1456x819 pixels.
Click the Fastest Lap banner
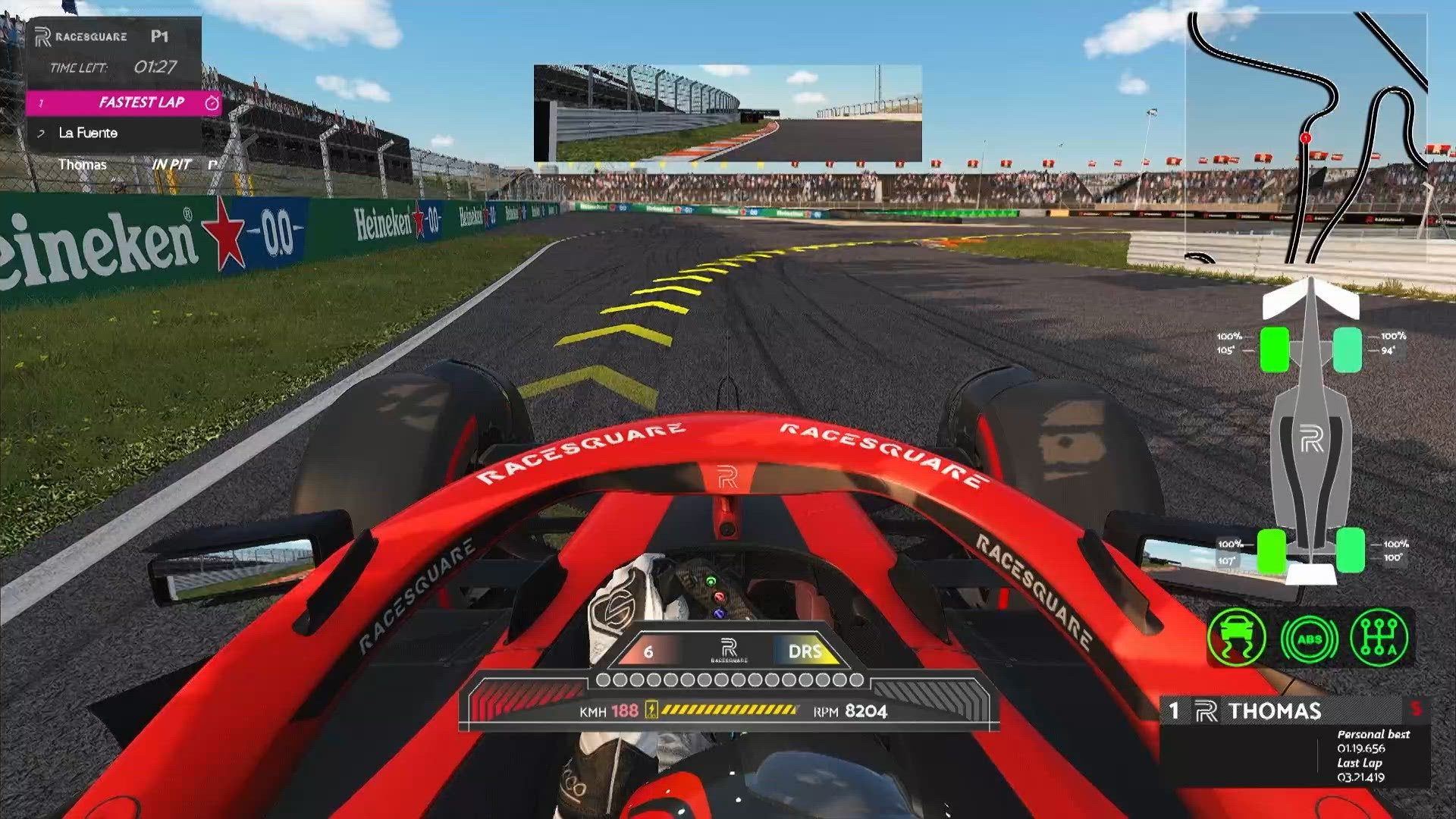[x=124, y=102]
